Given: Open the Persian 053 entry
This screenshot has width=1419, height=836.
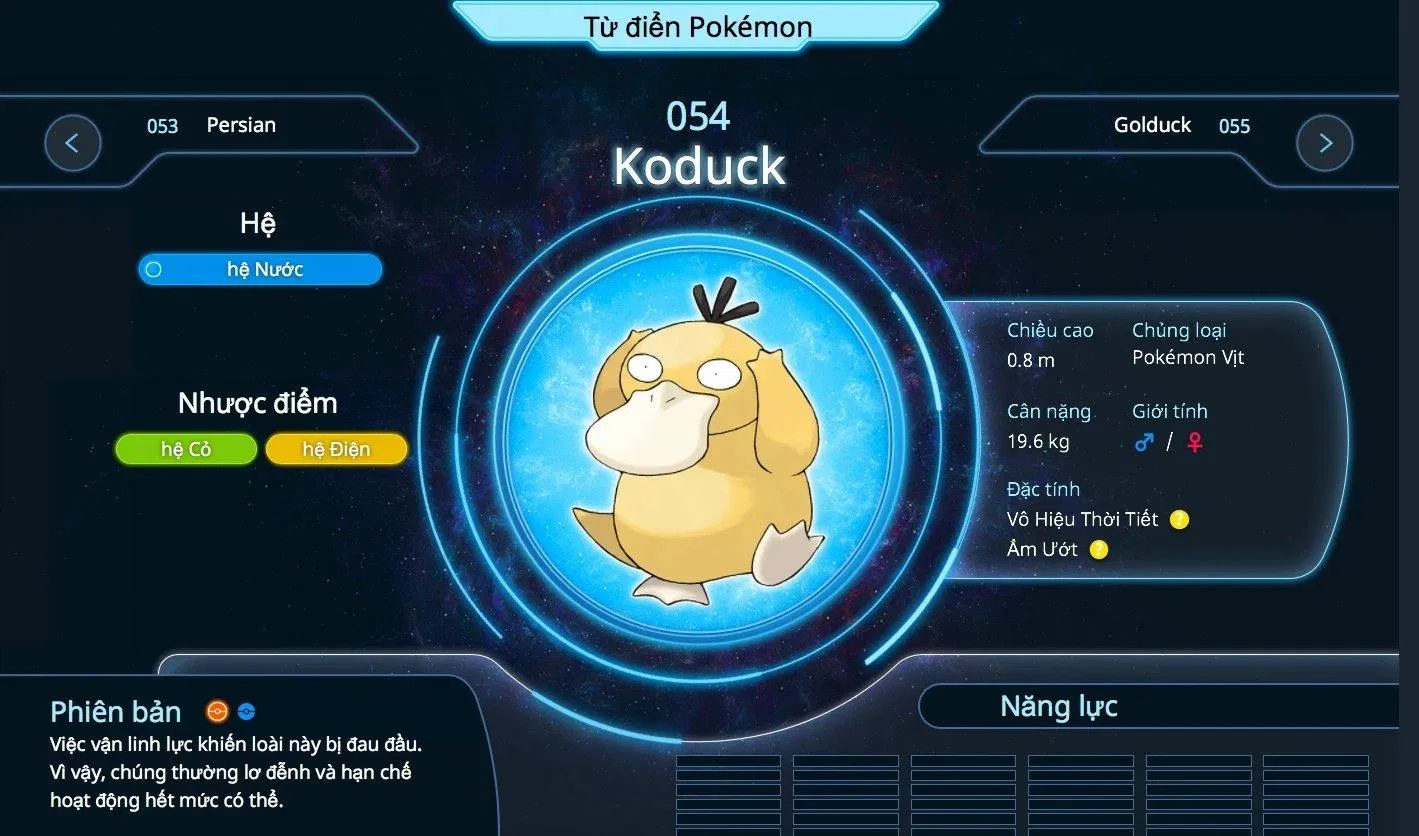Looking at the screenshot, I should coord(239,125).
